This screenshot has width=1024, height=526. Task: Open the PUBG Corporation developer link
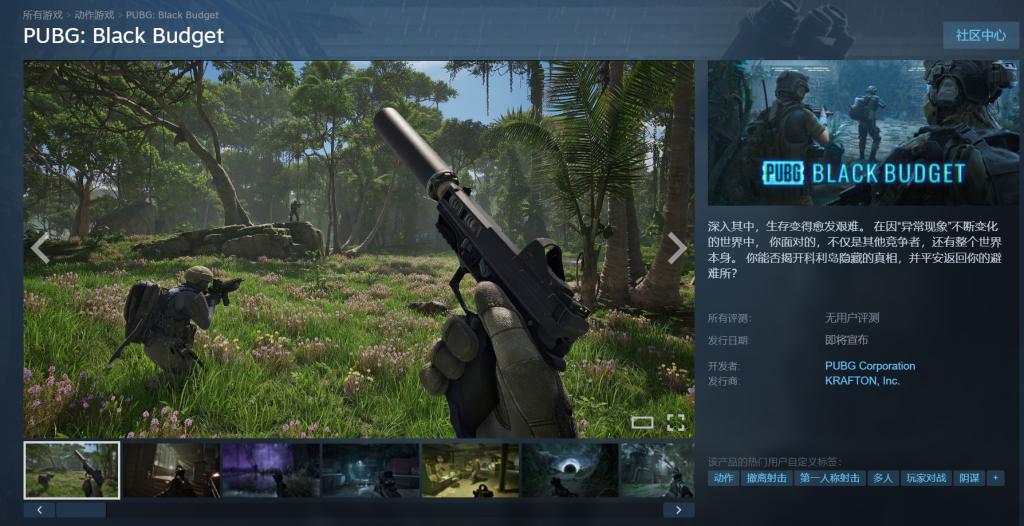click(869, 366)
